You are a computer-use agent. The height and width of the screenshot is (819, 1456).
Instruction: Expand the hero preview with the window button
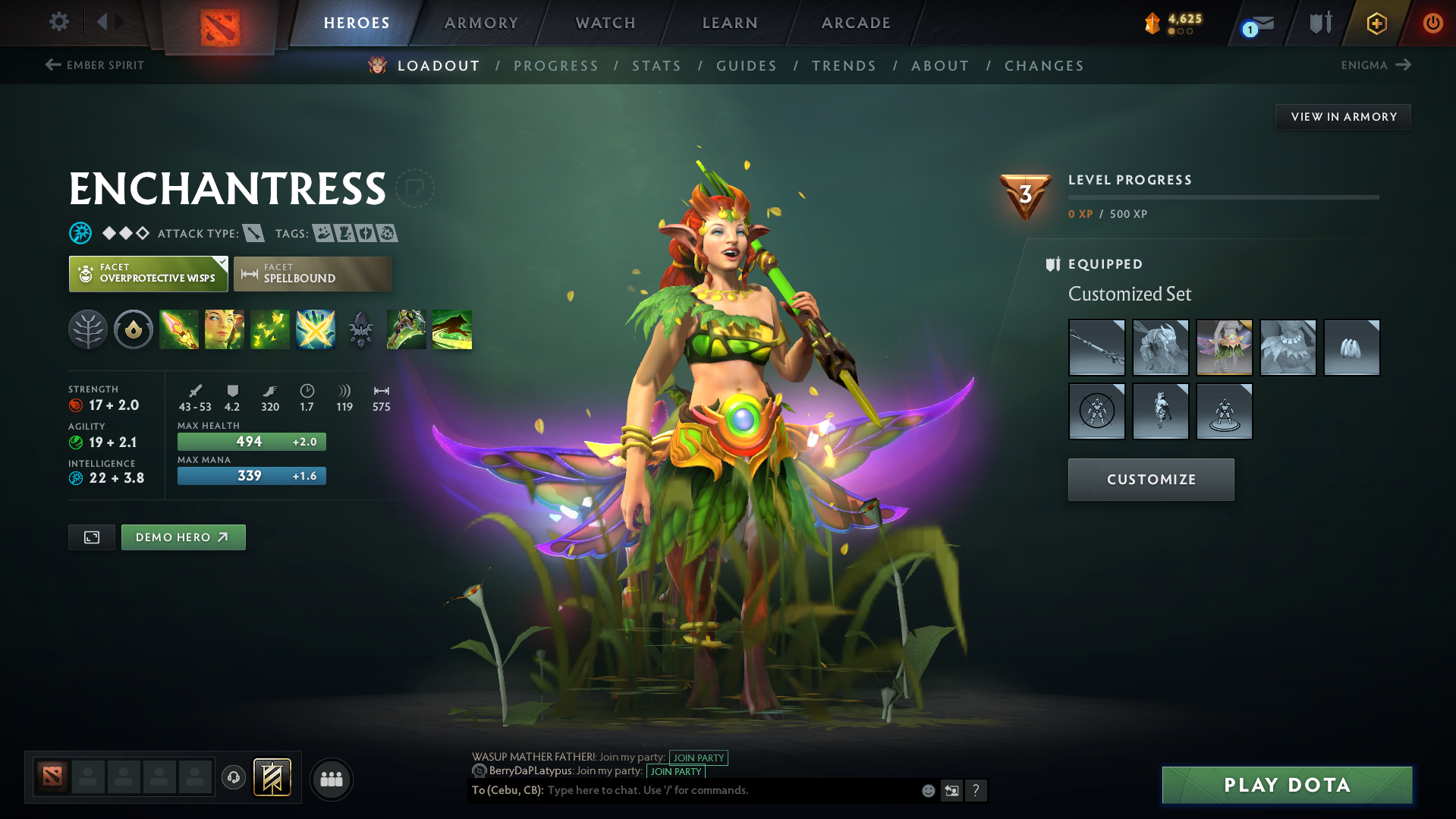pyautogui.click(x=91, y=537)
